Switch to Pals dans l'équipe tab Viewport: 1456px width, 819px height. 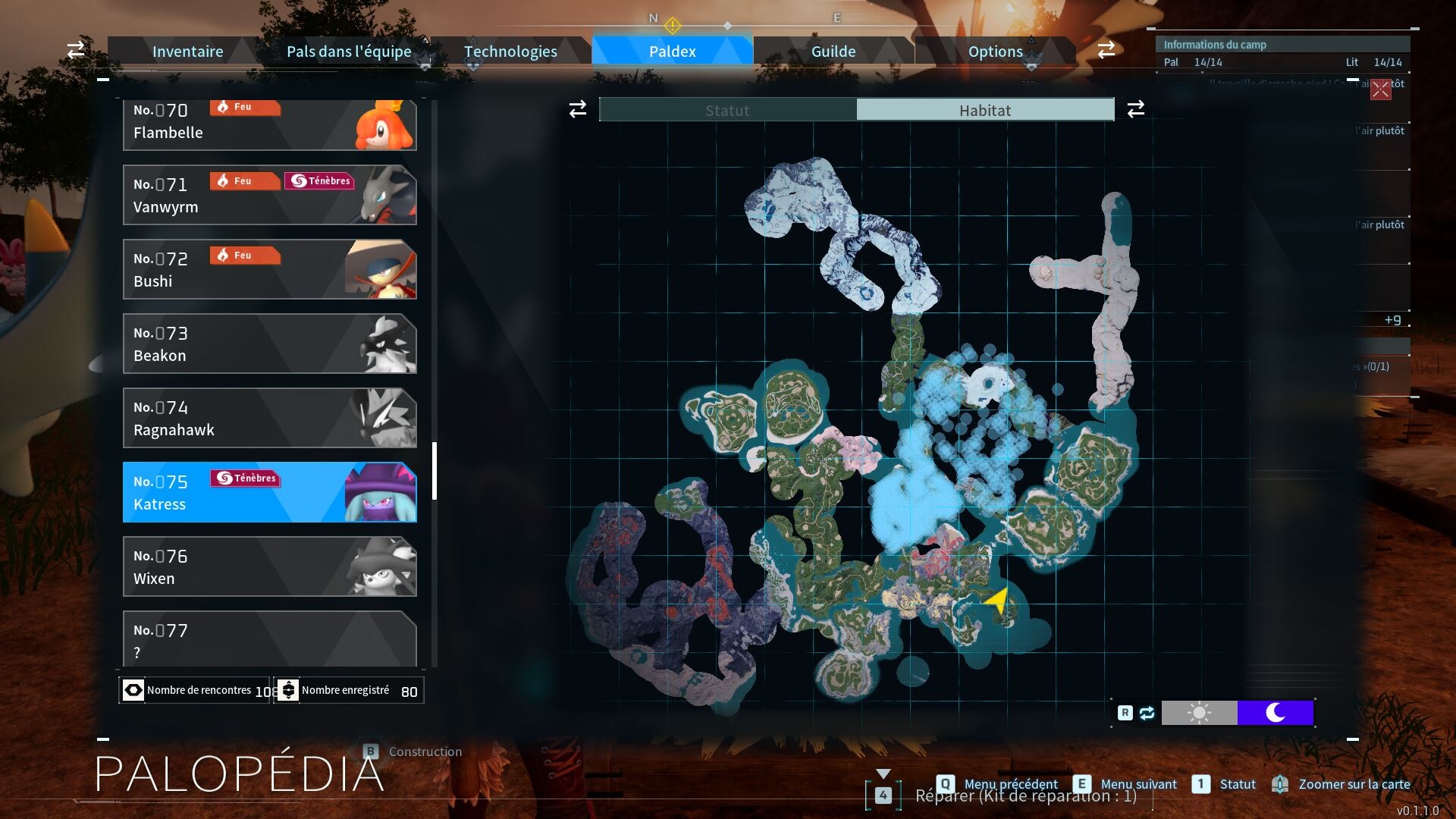tap(349, 52)
